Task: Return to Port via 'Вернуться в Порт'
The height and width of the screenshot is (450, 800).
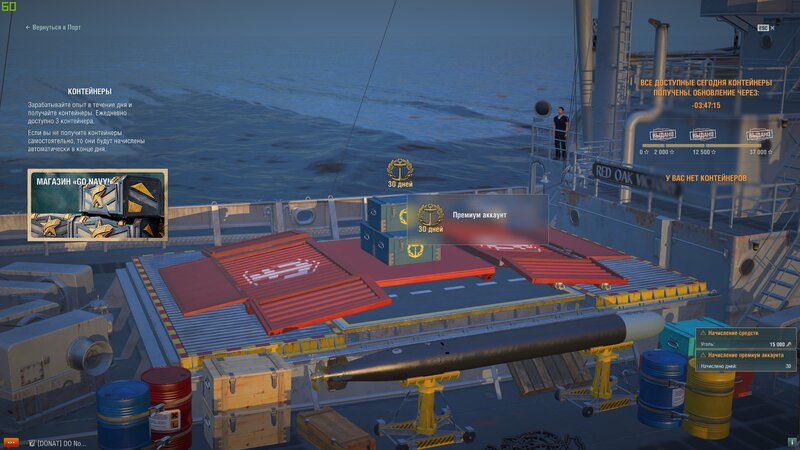Action: click(57, 28)
